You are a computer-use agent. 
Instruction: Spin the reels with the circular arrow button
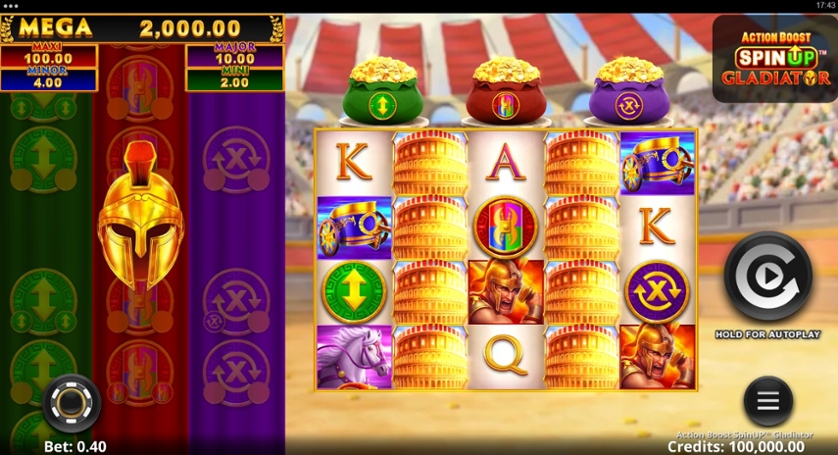pos(767,277)
